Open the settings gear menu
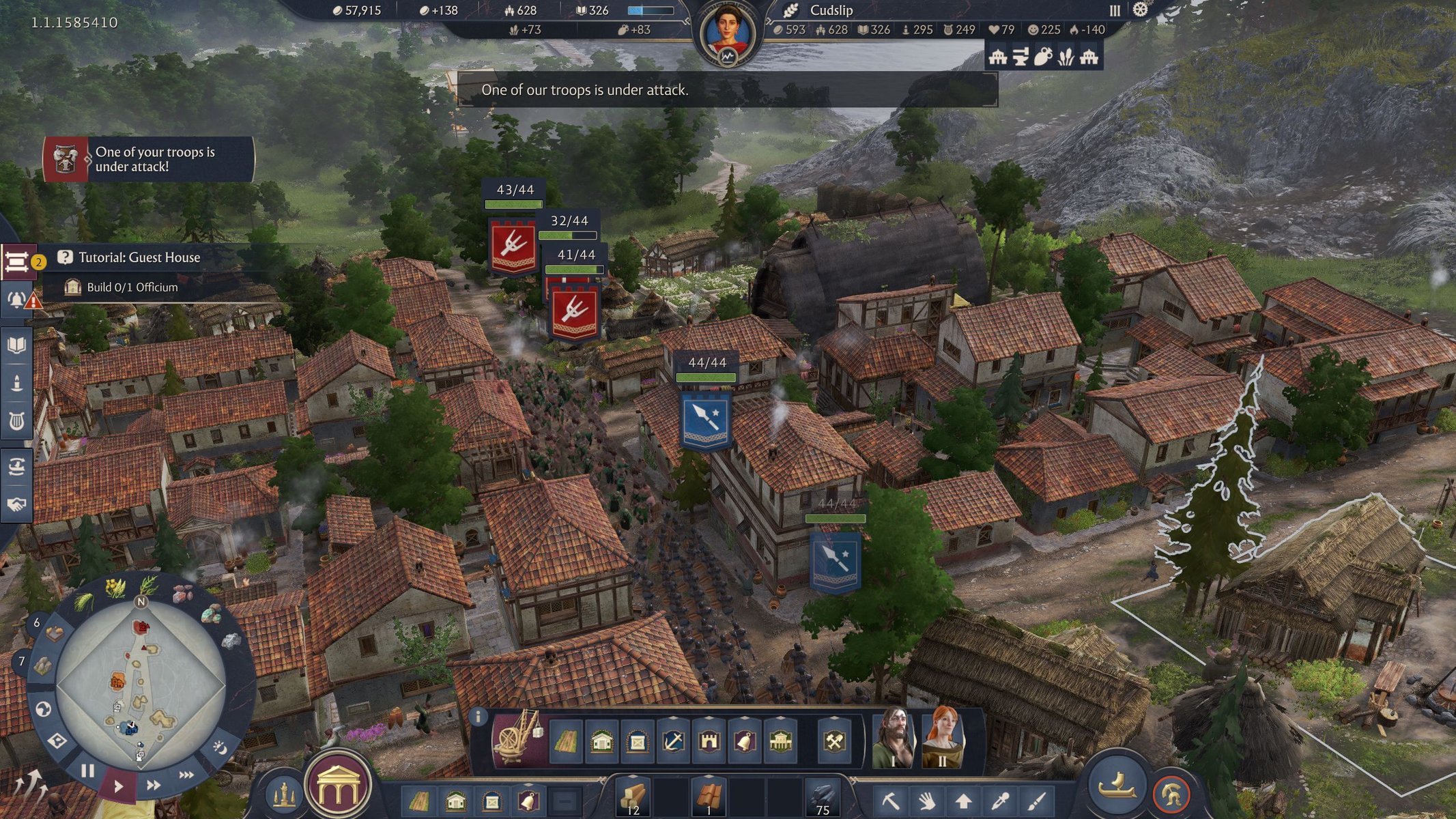Screen dimensions: 1456x819 [1141, 10]
